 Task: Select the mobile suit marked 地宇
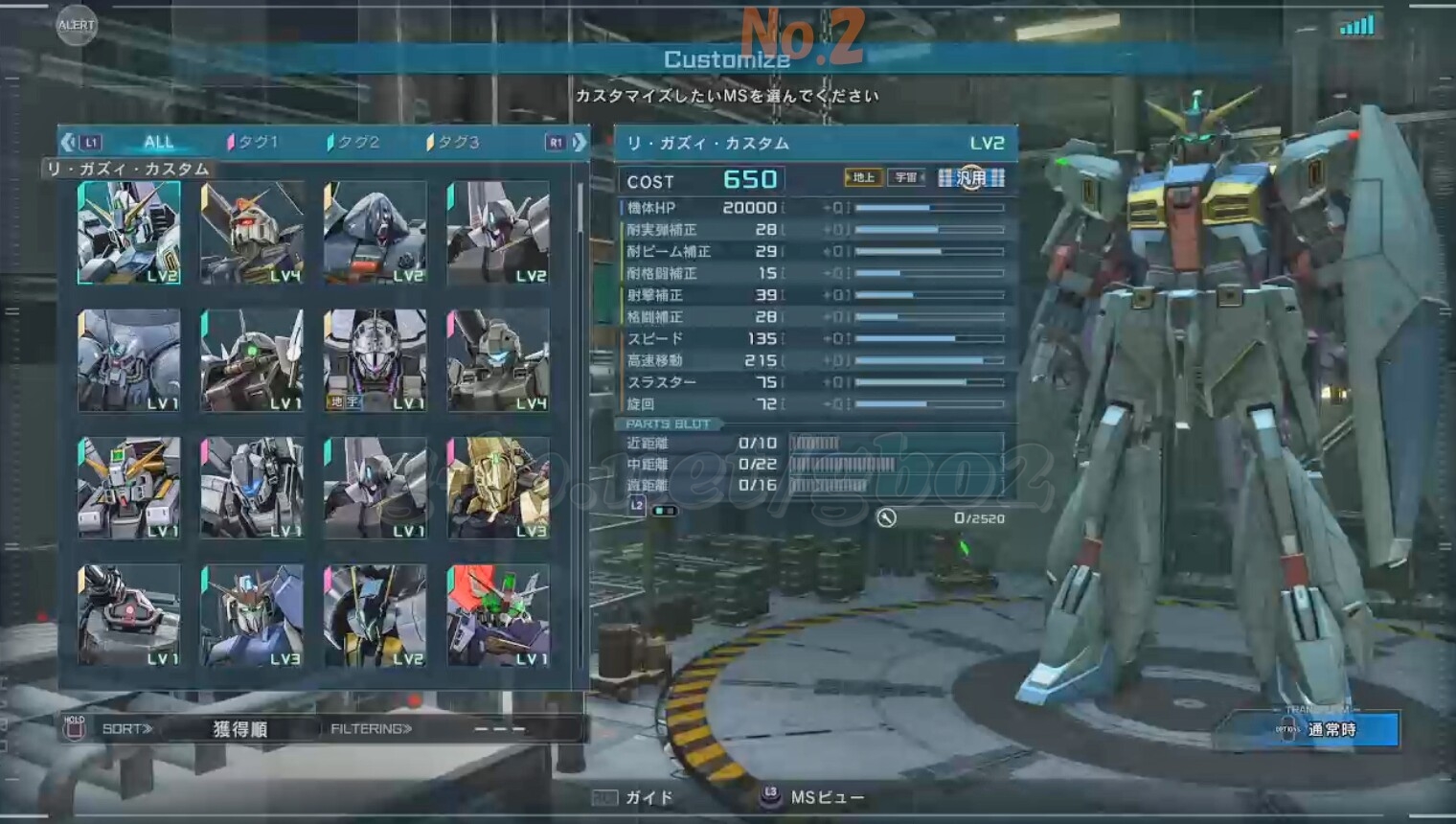click(375, 360)
